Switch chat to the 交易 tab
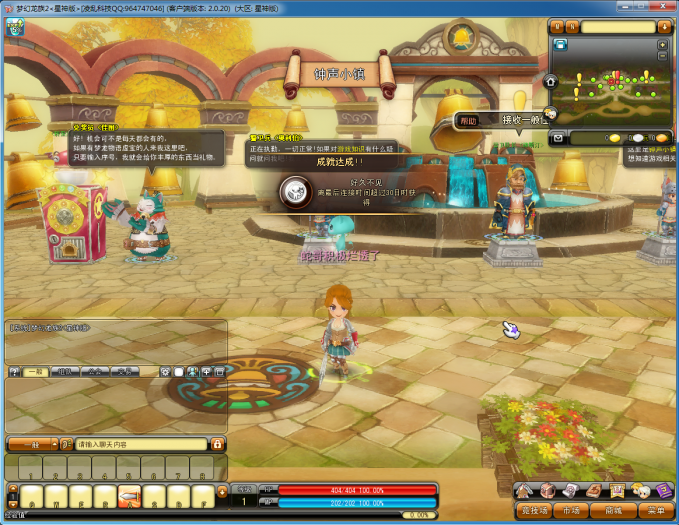 point(123,371)
